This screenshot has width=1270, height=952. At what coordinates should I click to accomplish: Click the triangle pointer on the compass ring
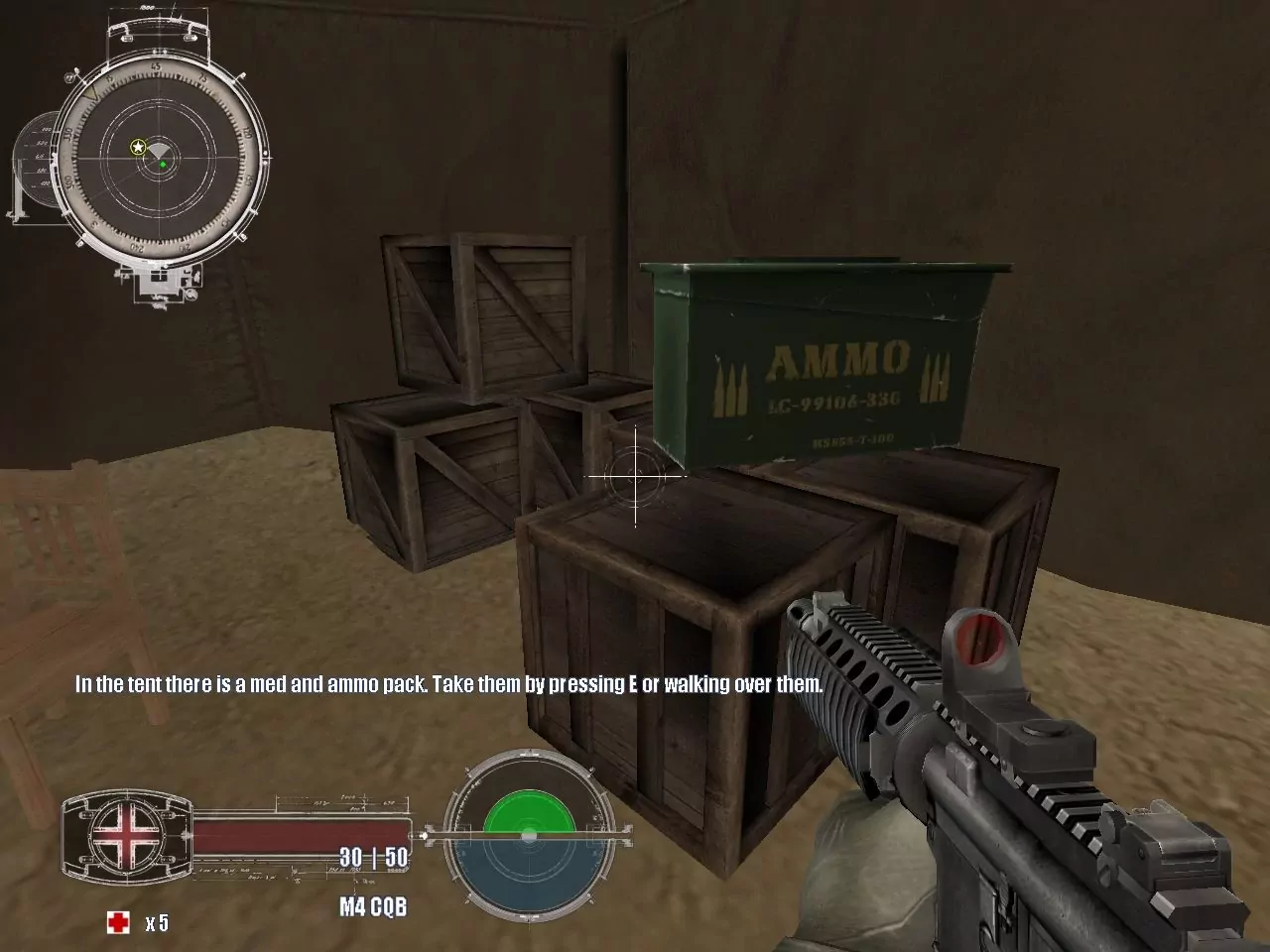pyautogui.click(x=89, y=93)
